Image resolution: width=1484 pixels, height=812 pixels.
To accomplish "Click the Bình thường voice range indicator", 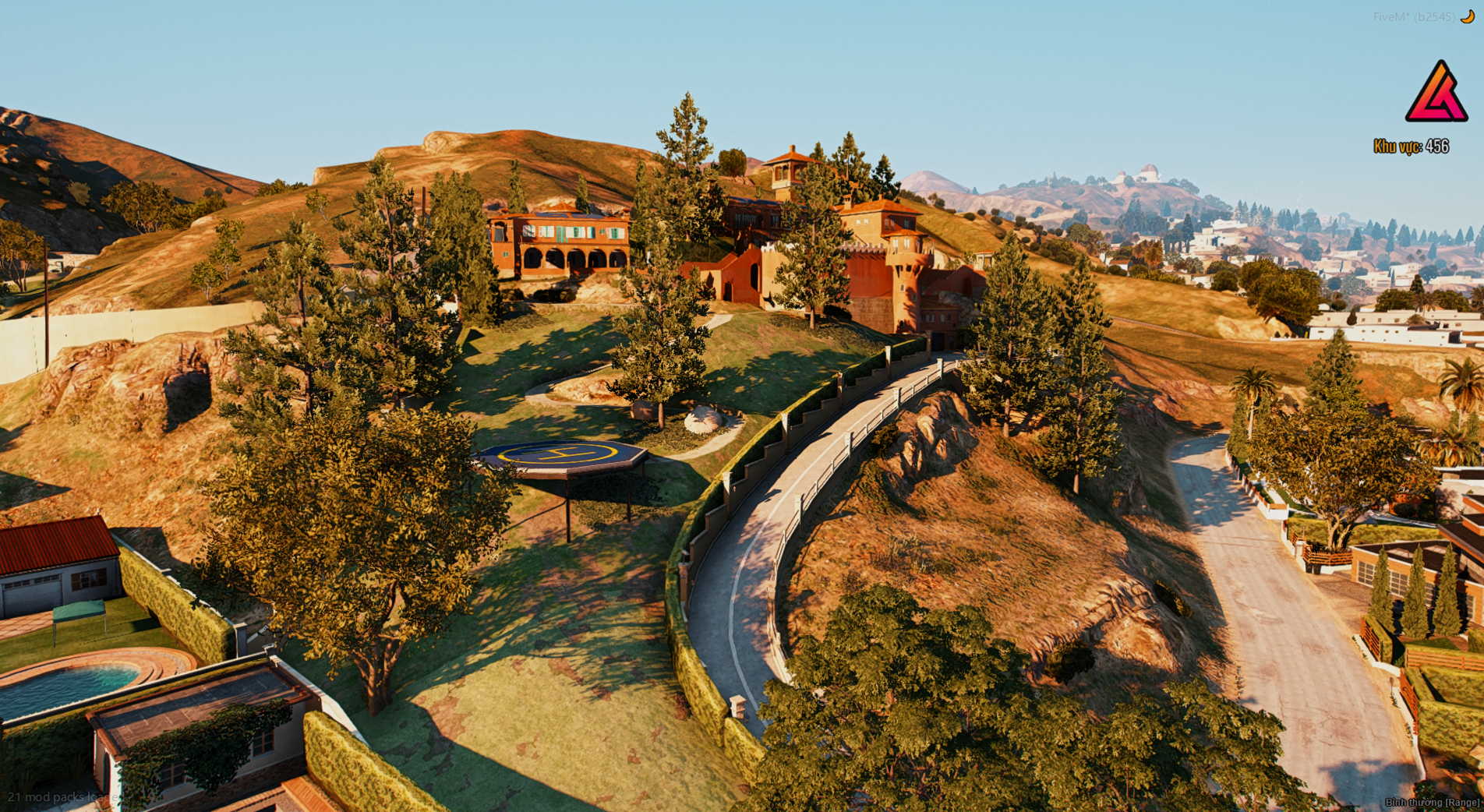I will click(x=1432, y=802).
